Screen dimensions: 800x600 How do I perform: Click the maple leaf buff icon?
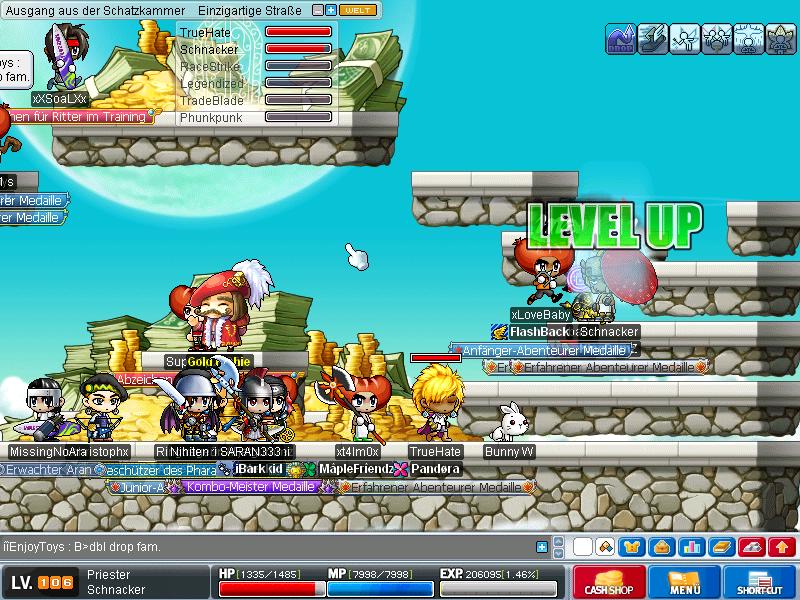pos(779,38)
